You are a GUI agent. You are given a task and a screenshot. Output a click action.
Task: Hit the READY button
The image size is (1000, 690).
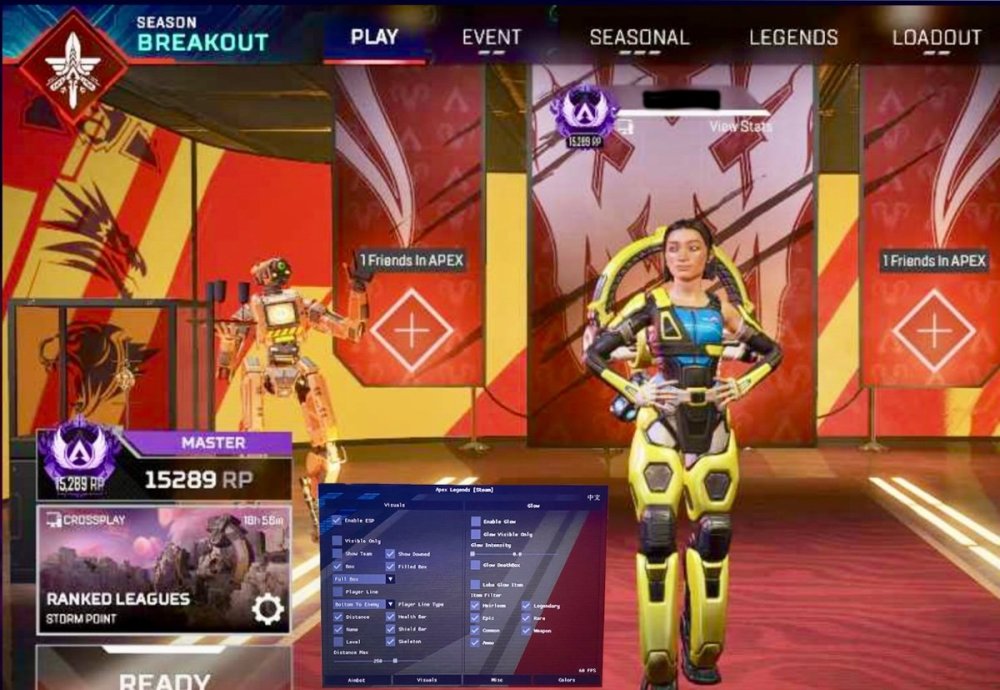coord(164,676)
